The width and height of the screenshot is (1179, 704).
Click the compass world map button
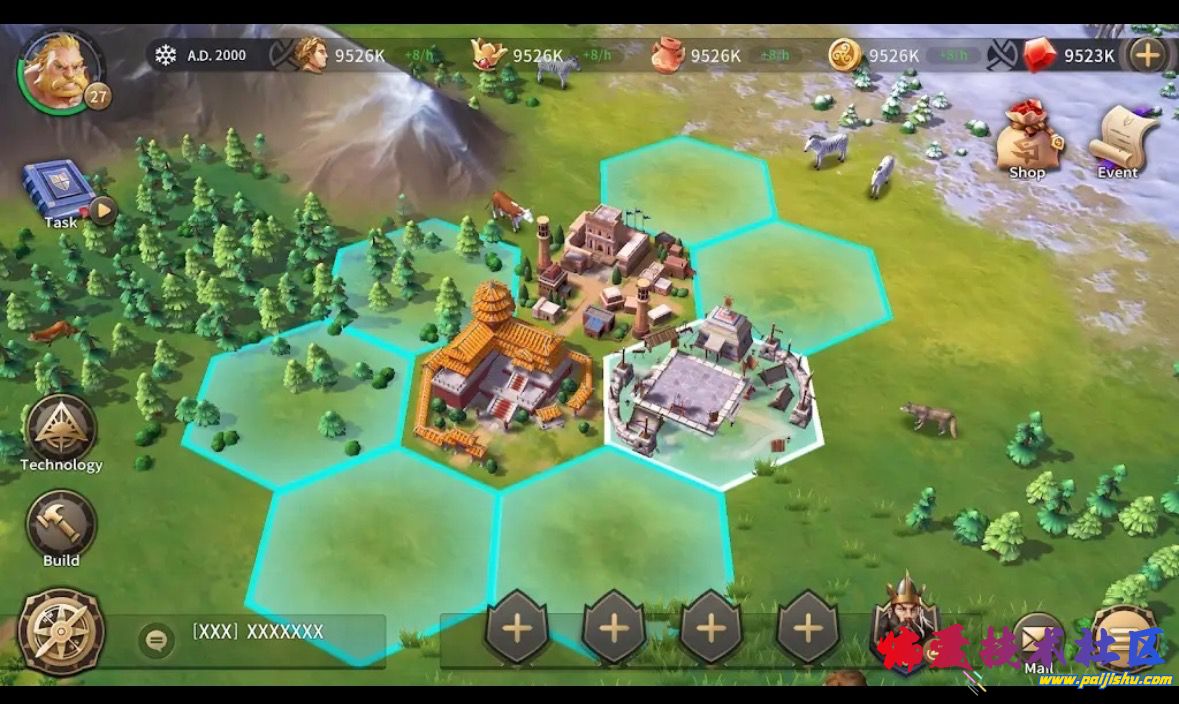61,631
